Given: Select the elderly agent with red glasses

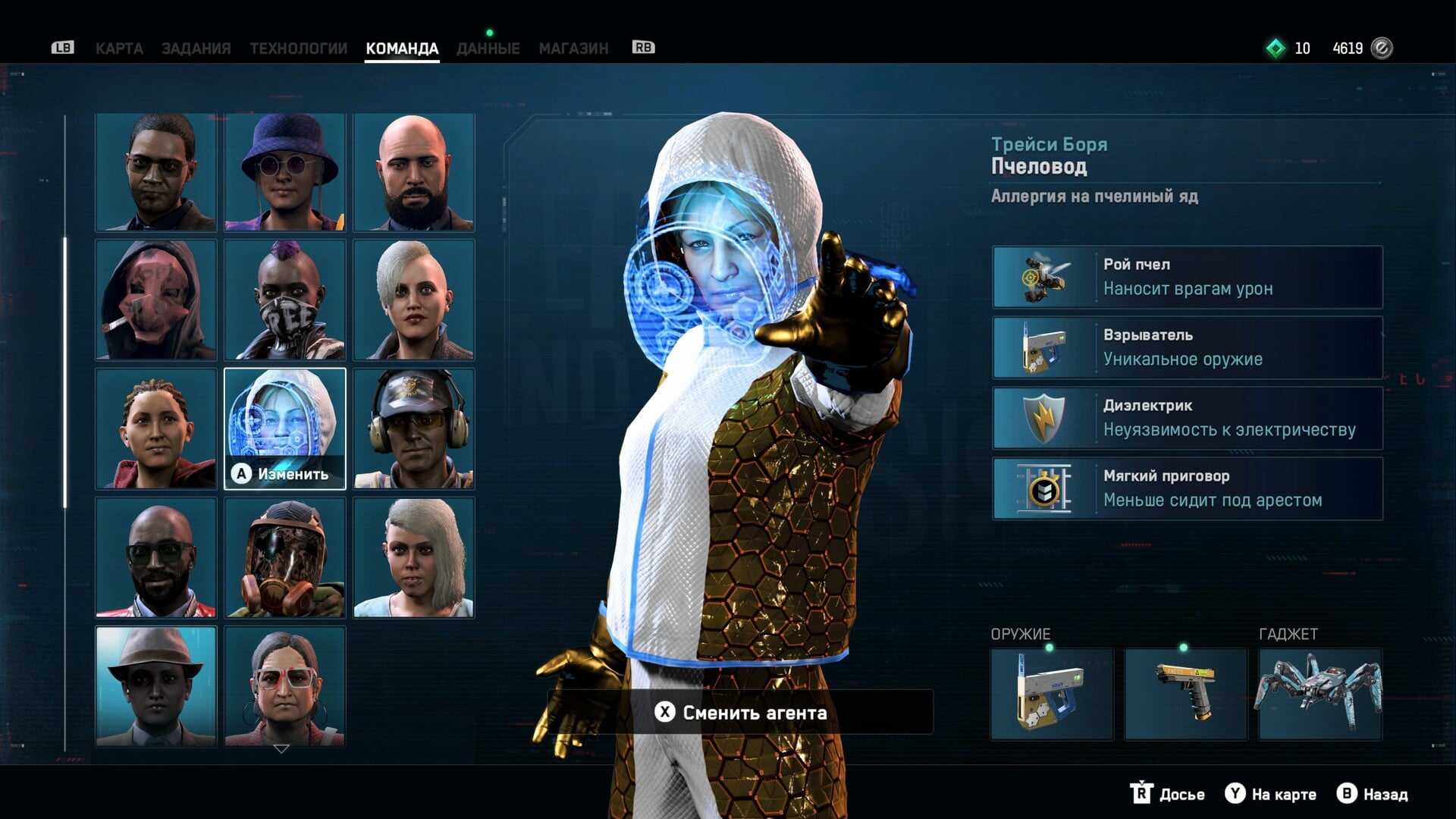Looking at the screenshot, I should 285,686.
